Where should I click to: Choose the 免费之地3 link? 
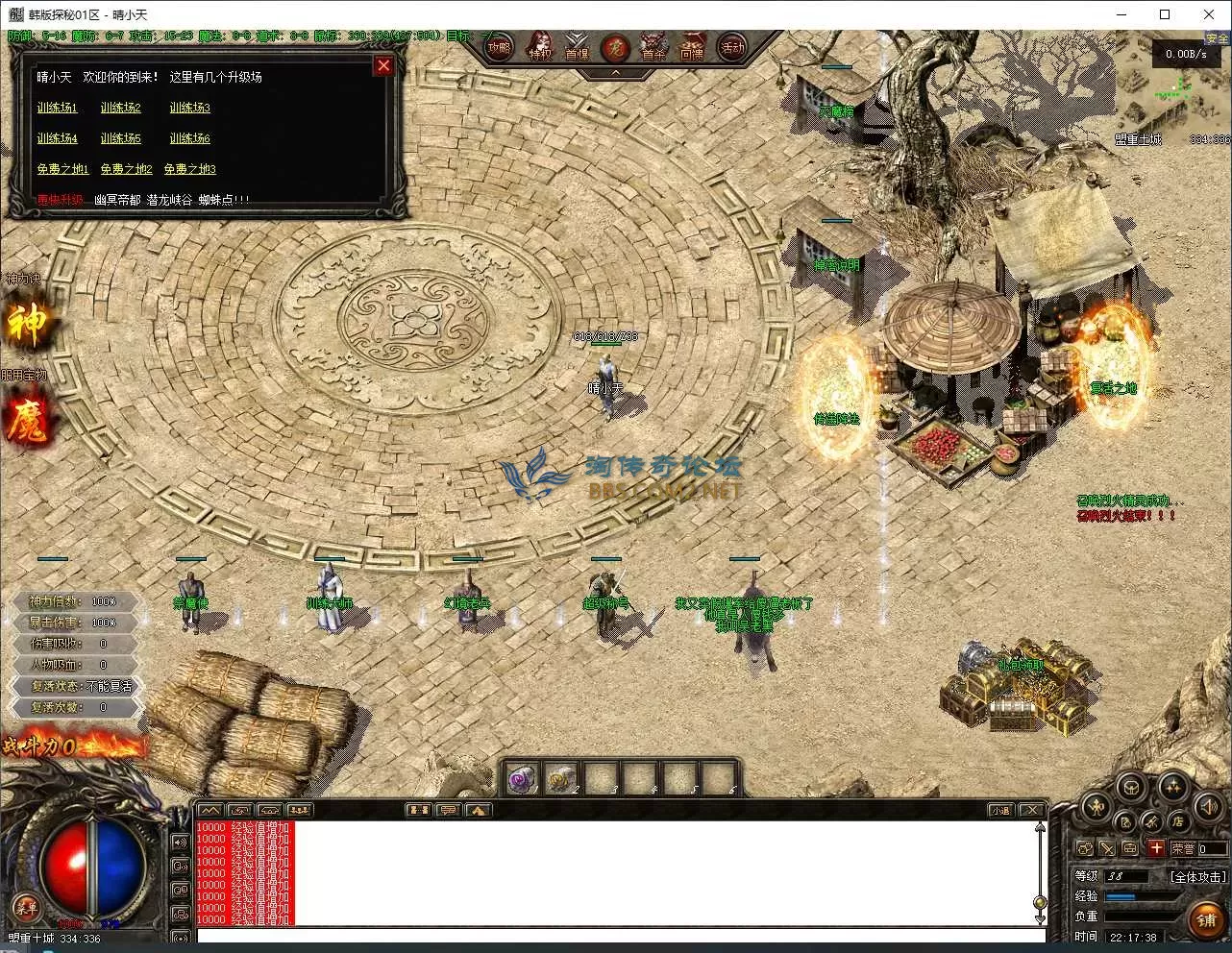(x=189, y=169)
